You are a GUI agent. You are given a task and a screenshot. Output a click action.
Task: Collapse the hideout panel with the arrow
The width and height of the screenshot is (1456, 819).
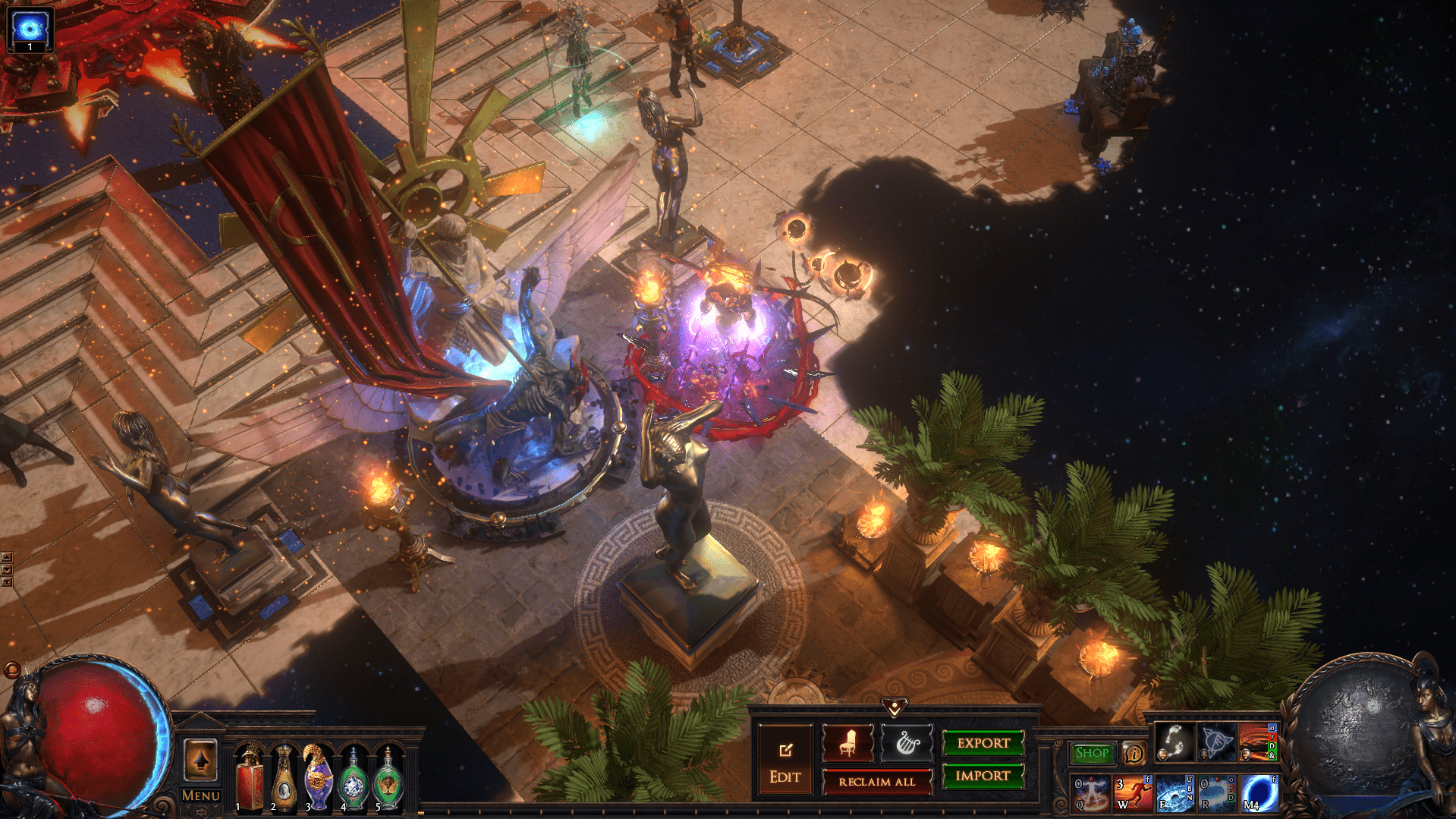pyautogui.click(x=895, y=708)
